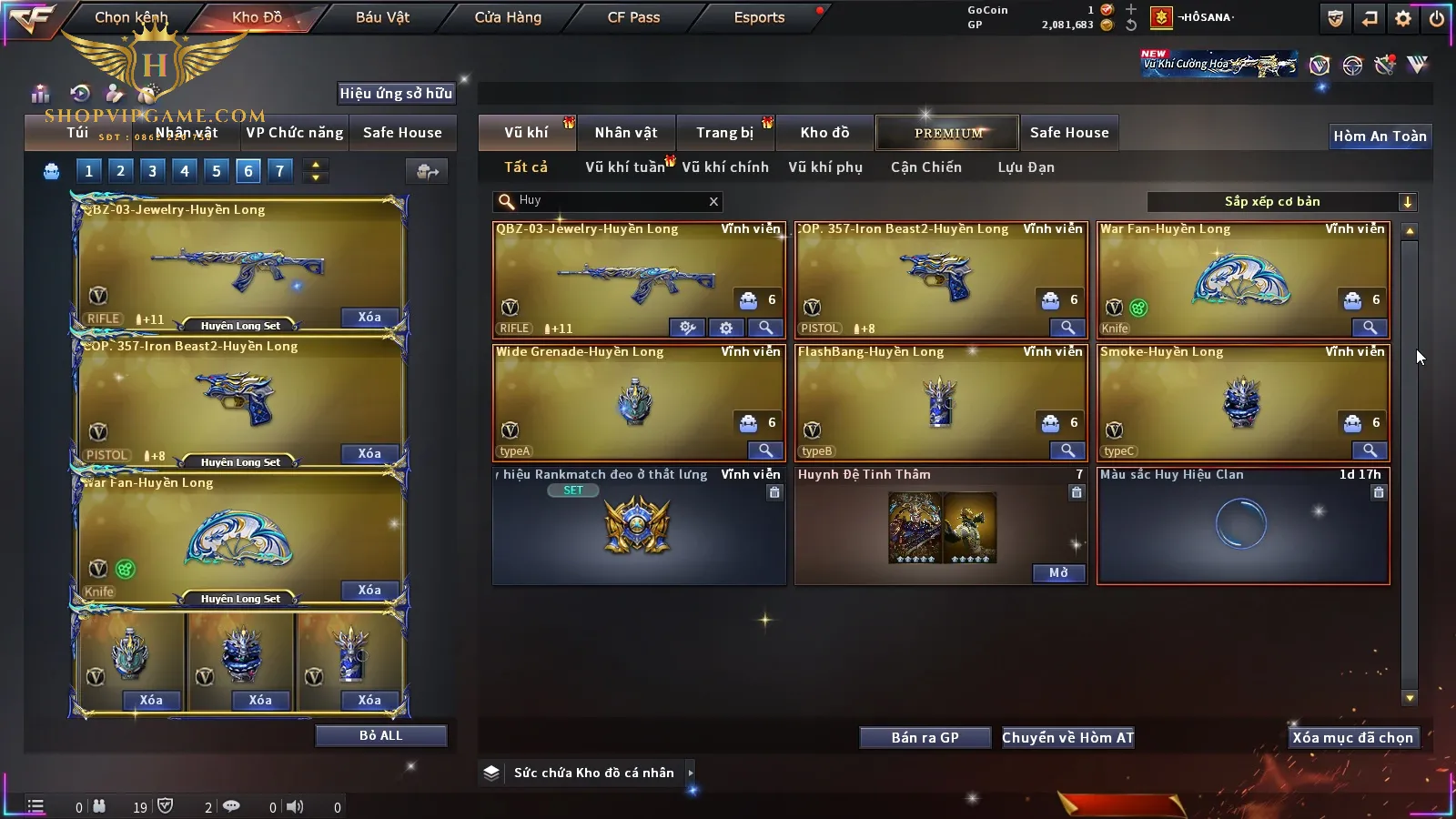
Task: Open the PREMIUM tab
Action: 948,133
